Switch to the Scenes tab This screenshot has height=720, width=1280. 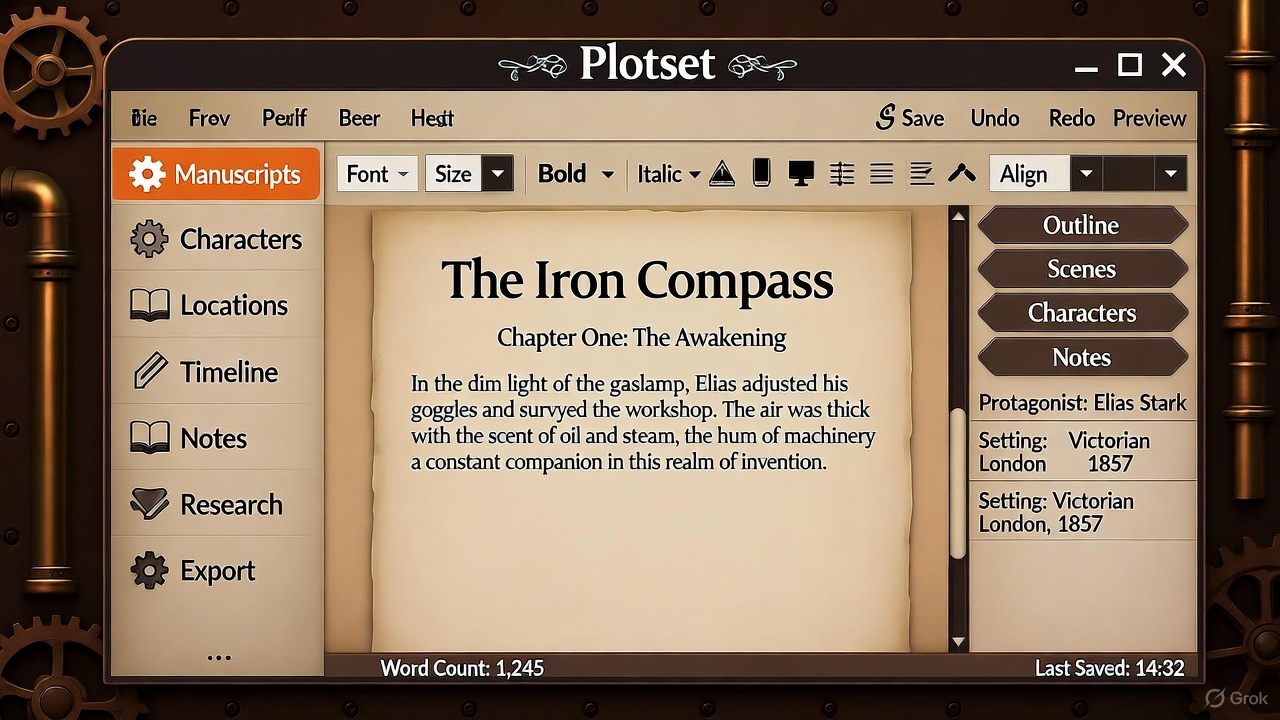pos(1081,269)
